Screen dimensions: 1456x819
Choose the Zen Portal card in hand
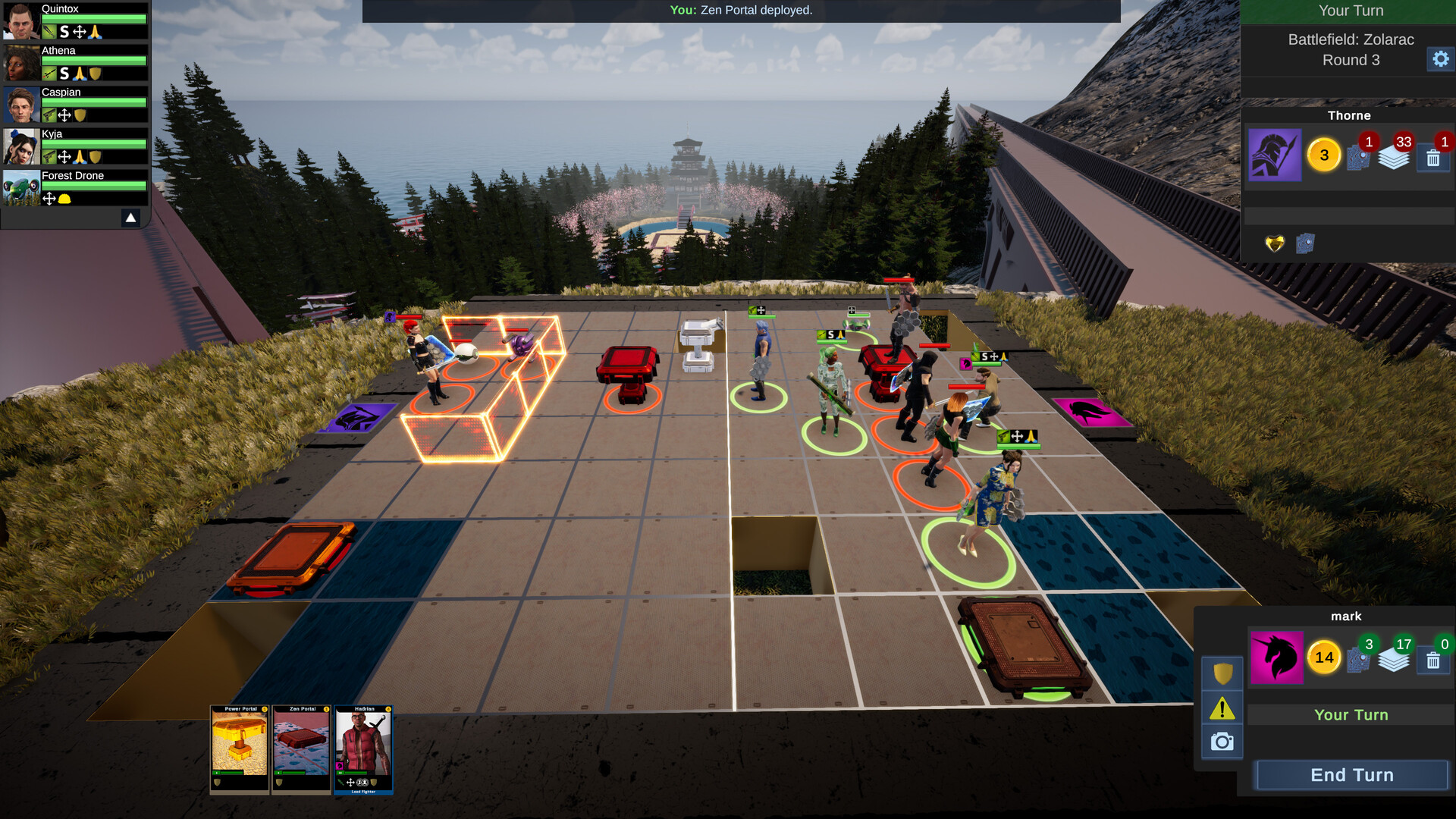pyautogui.click(x=302, y=749)
